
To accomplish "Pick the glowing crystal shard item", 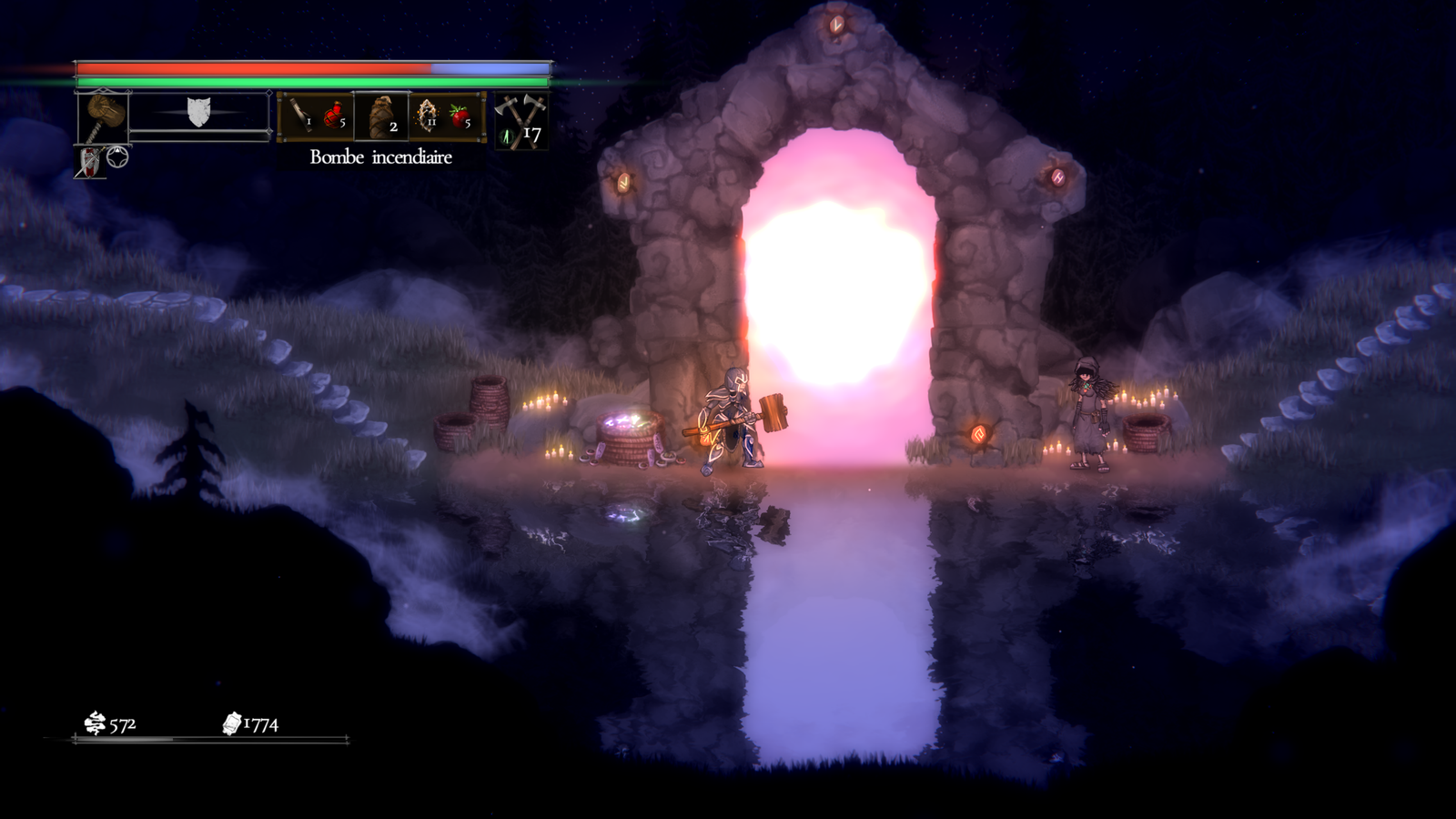I will 427,116.
